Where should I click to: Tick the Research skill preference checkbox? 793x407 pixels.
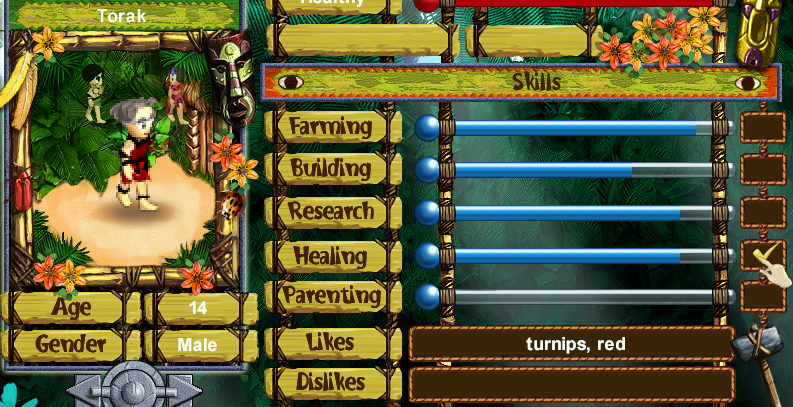(x=763, y=212)
